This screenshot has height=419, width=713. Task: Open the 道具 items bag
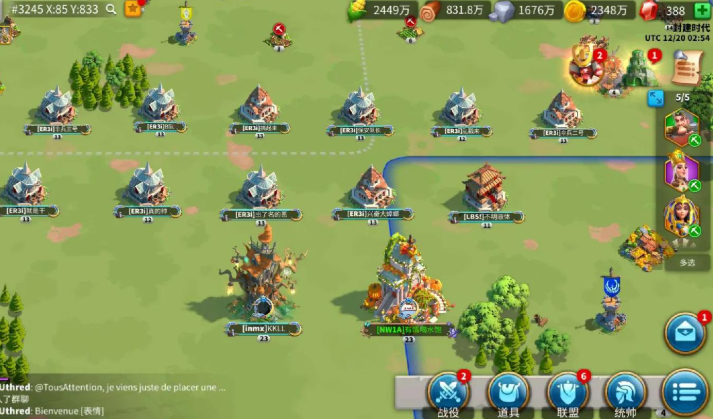click(x=508, y=394)
